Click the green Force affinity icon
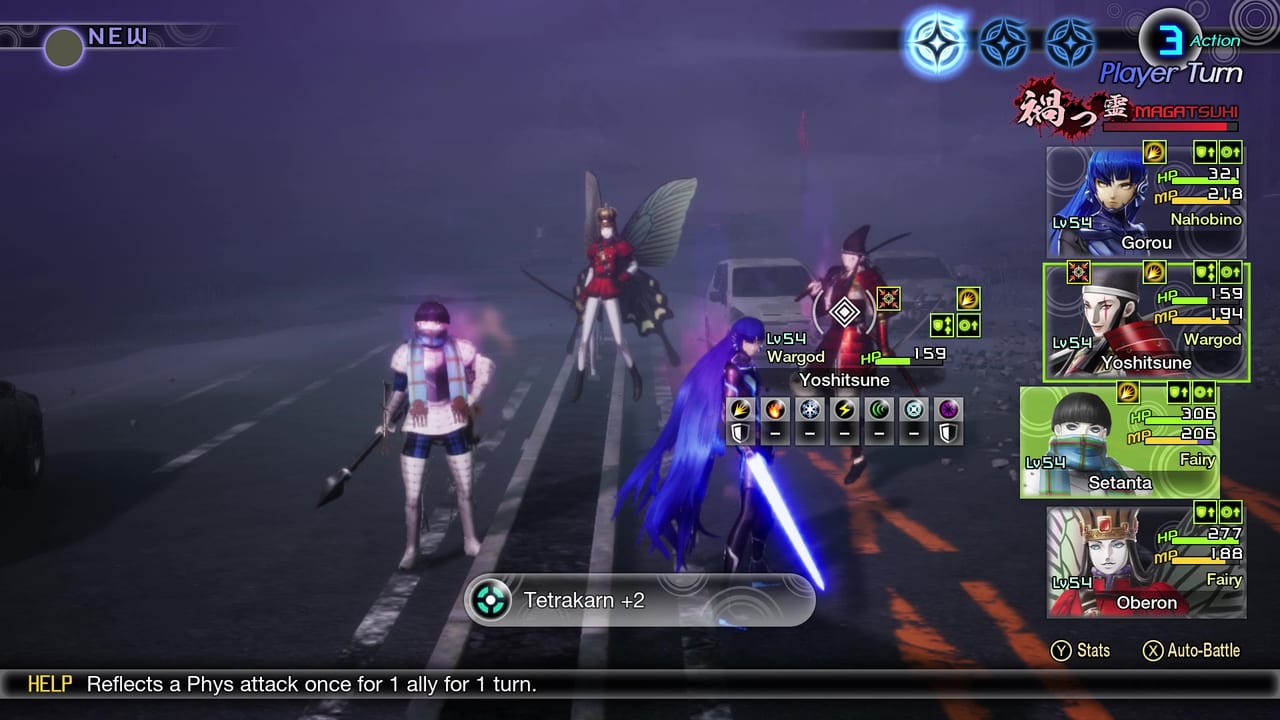The image size is (1280, 720). (x=878, y=410)
